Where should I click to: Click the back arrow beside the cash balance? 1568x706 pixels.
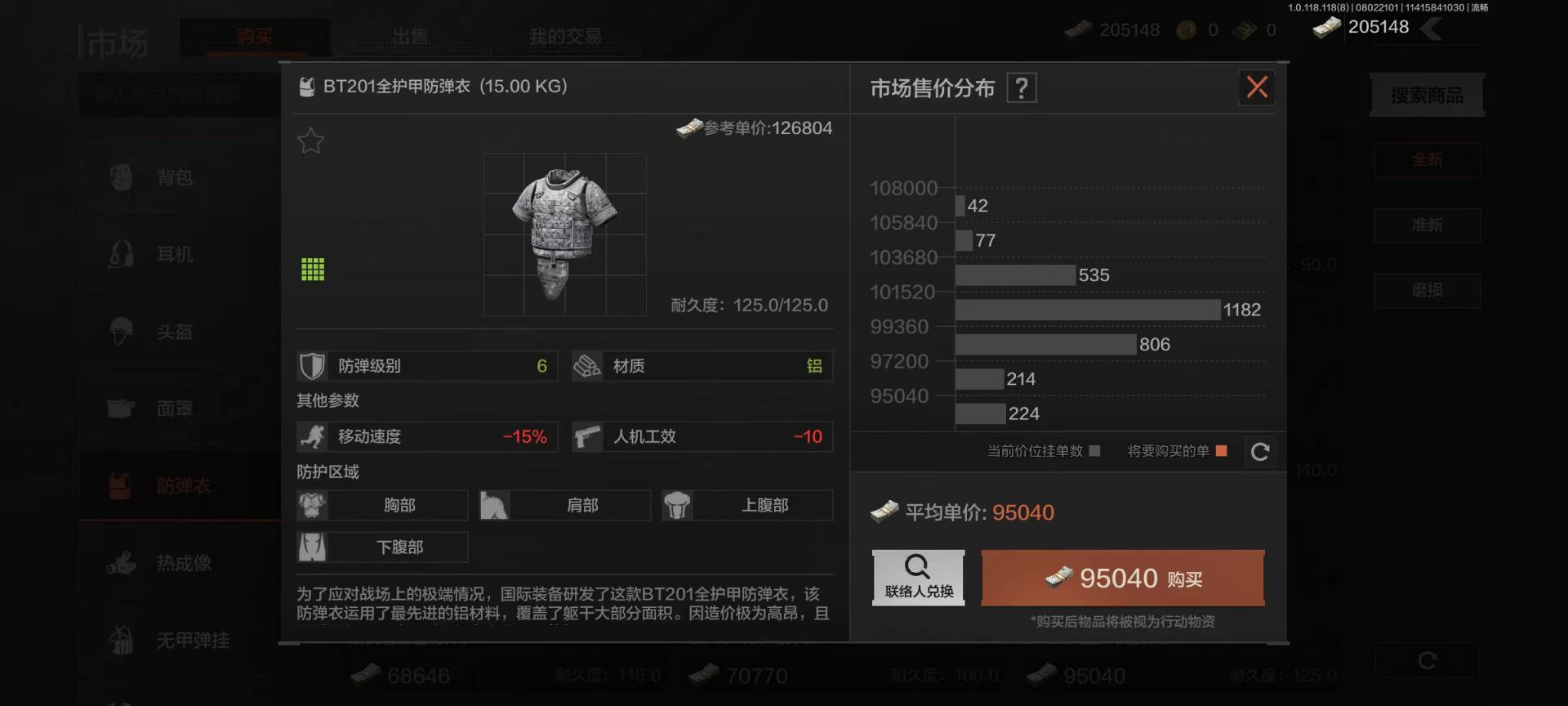coord(1432,29)
